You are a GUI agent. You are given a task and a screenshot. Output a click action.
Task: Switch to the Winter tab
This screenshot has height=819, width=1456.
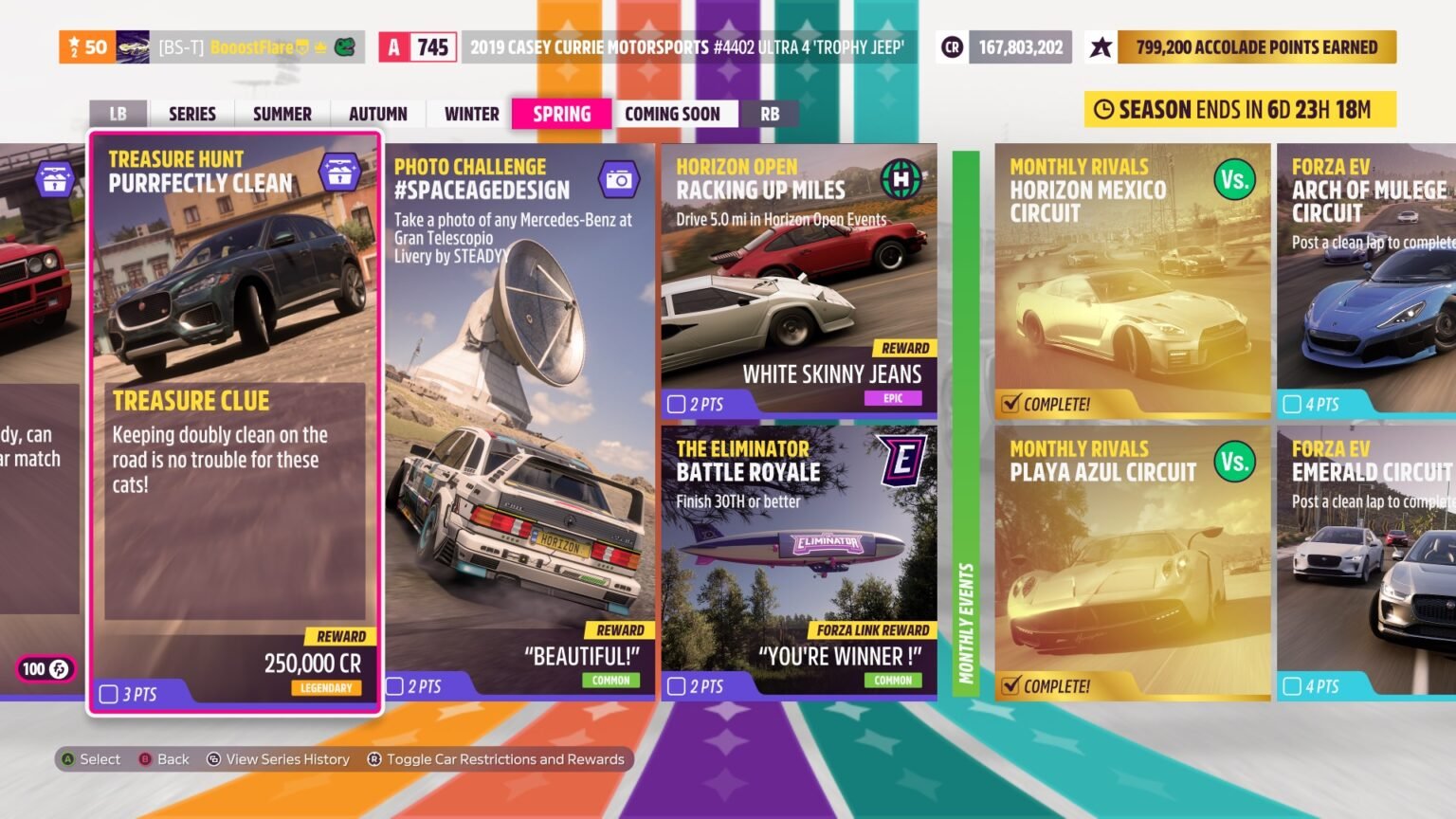coord(471,114)
